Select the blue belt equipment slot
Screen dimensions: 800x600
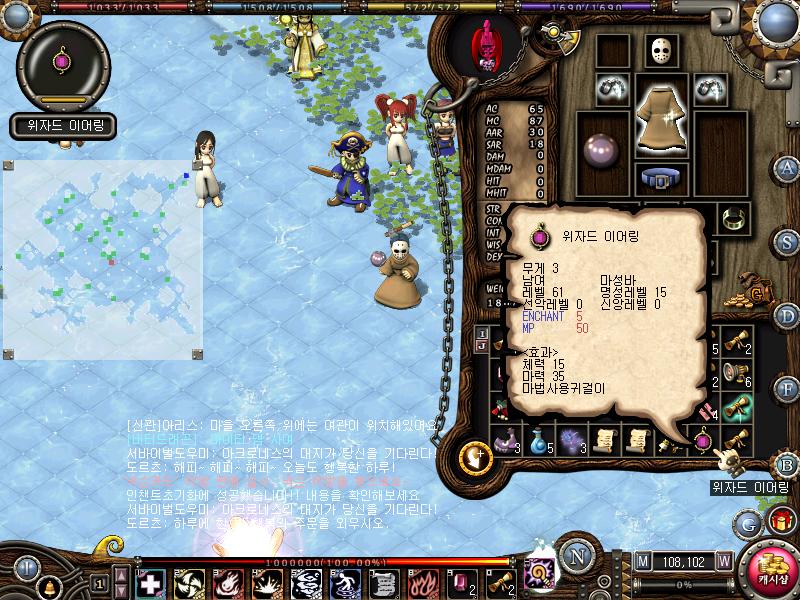click(660, 180)
